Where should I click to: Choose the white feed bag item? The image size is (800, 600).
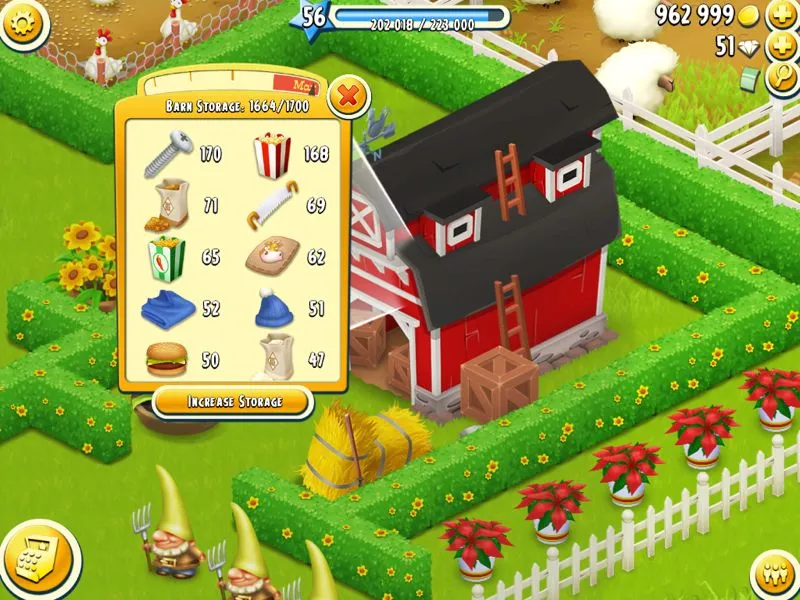[274, 357]
